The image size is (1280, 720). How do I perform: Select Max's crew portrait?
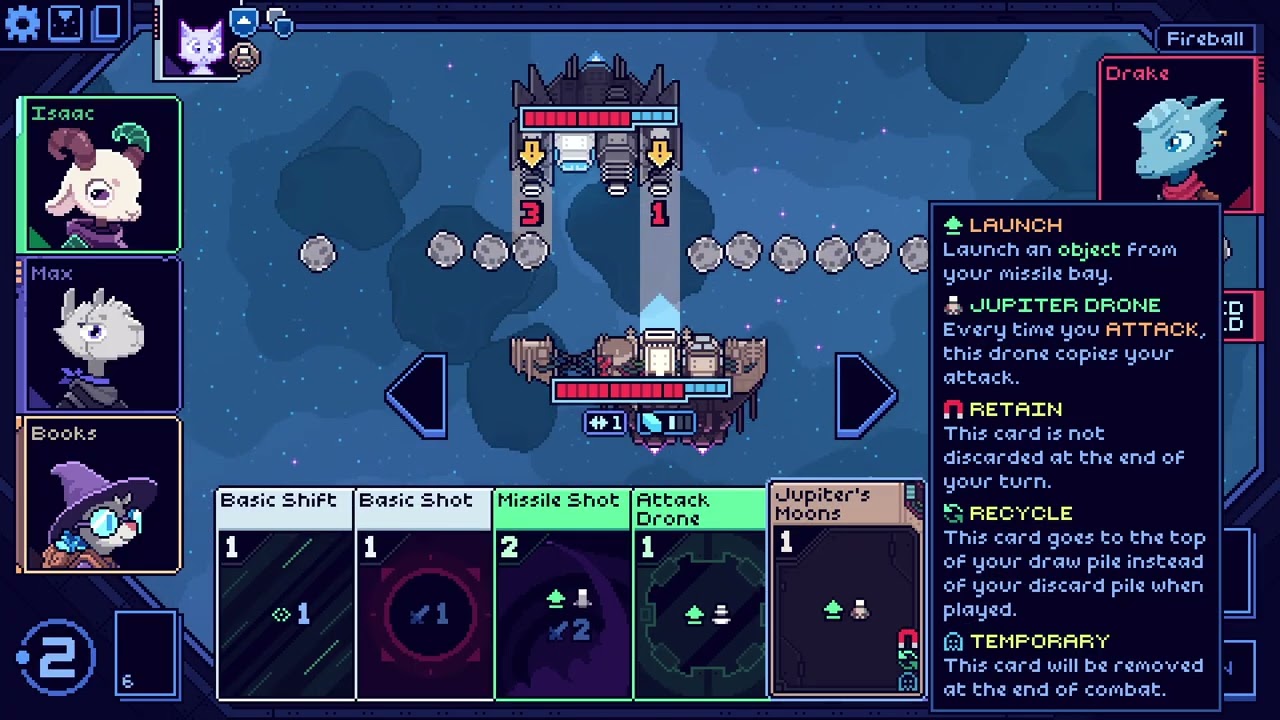pyautogui.click(x=99, y=335)
